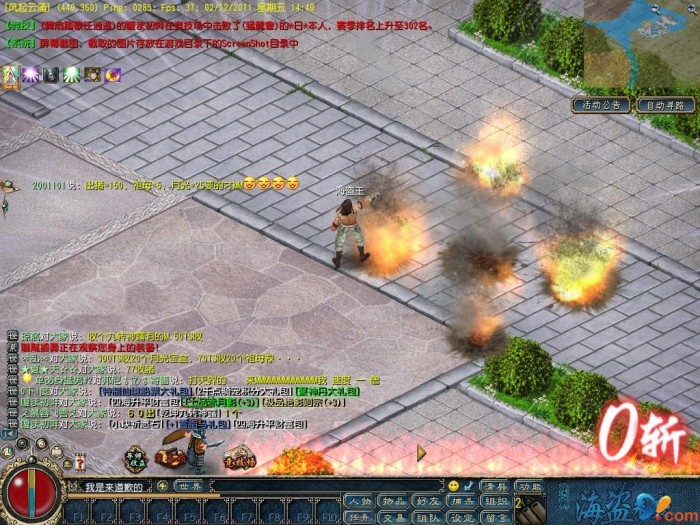700x525 pixels.
Task: Open the 功能 function menu
Action: (x=530, y=486)
